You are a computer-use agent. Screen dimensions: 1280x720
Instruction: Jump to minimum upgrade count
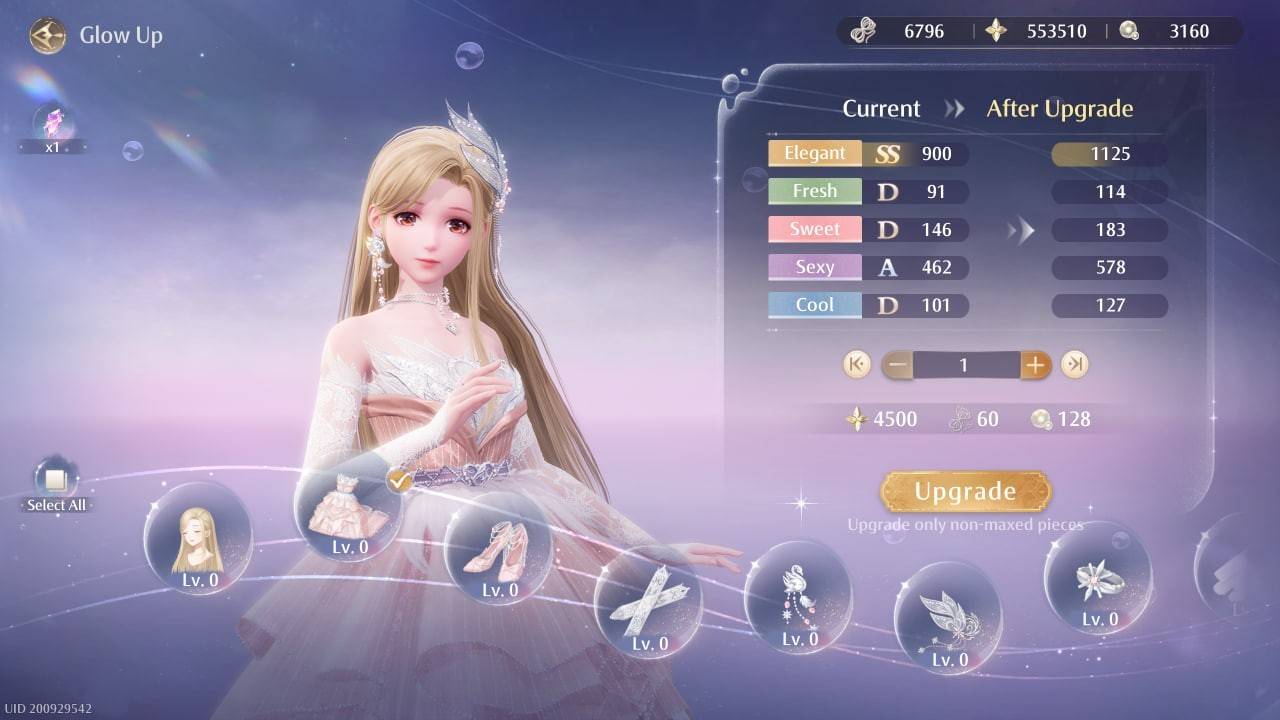(x=855, y=364)
